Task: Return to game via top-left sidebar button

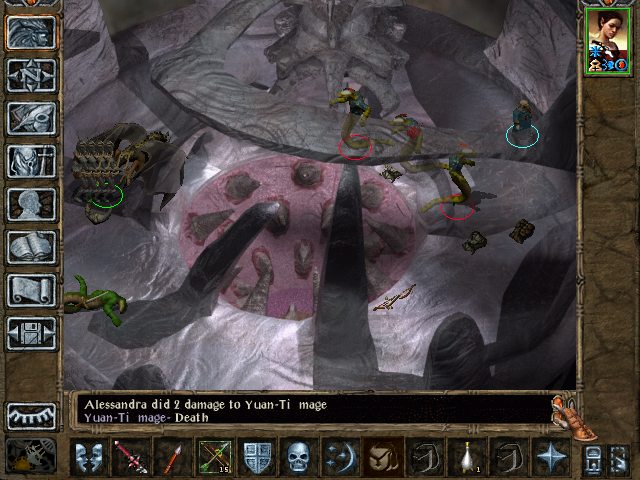Action: tap(31, 32)
